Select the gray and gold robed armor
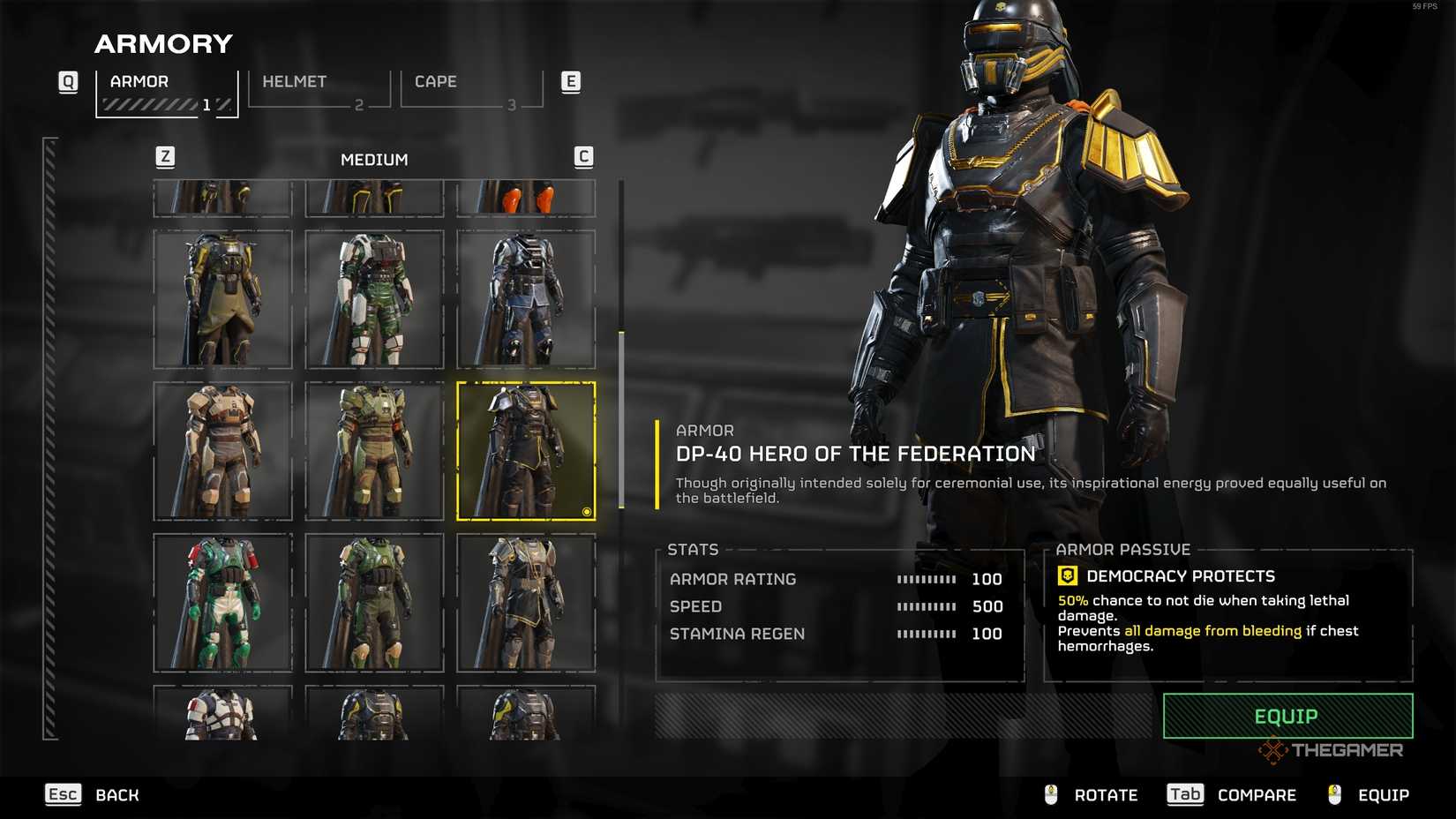1456x819 pixels. [526, 603]
